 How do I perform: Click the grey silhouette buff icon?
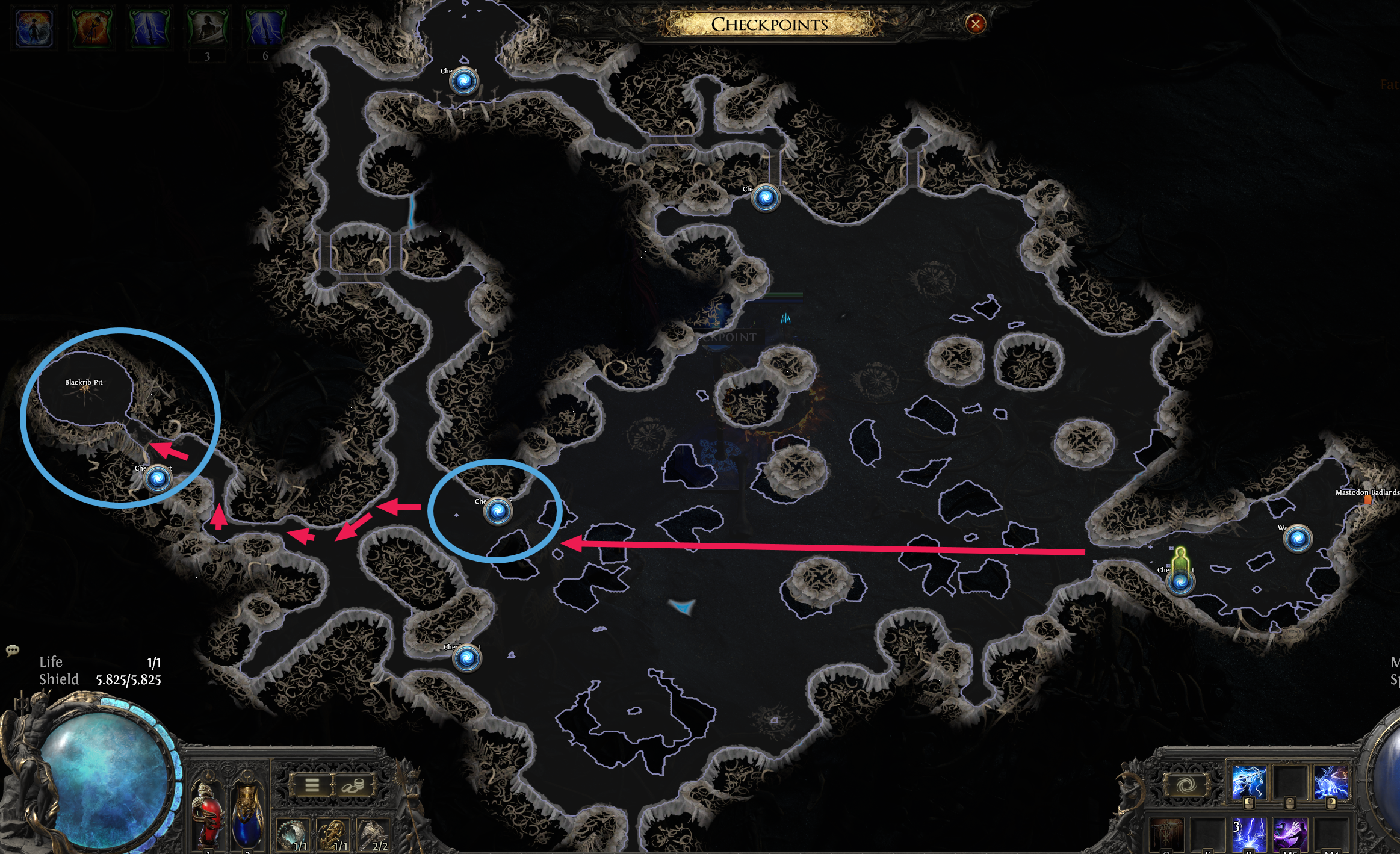coord(207,28)
